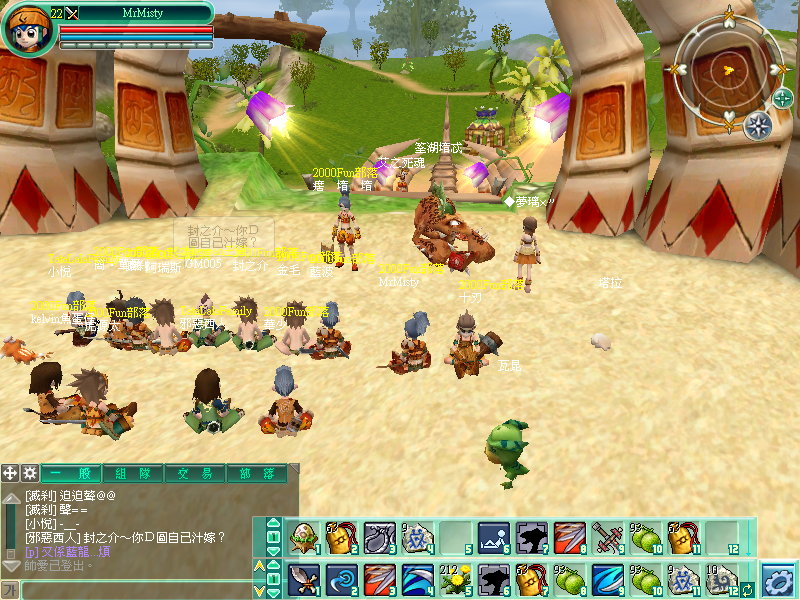Open the 交易 trade chat tab
The width and height of the screenshot is (800, 600).
click(x=193, y=473)
